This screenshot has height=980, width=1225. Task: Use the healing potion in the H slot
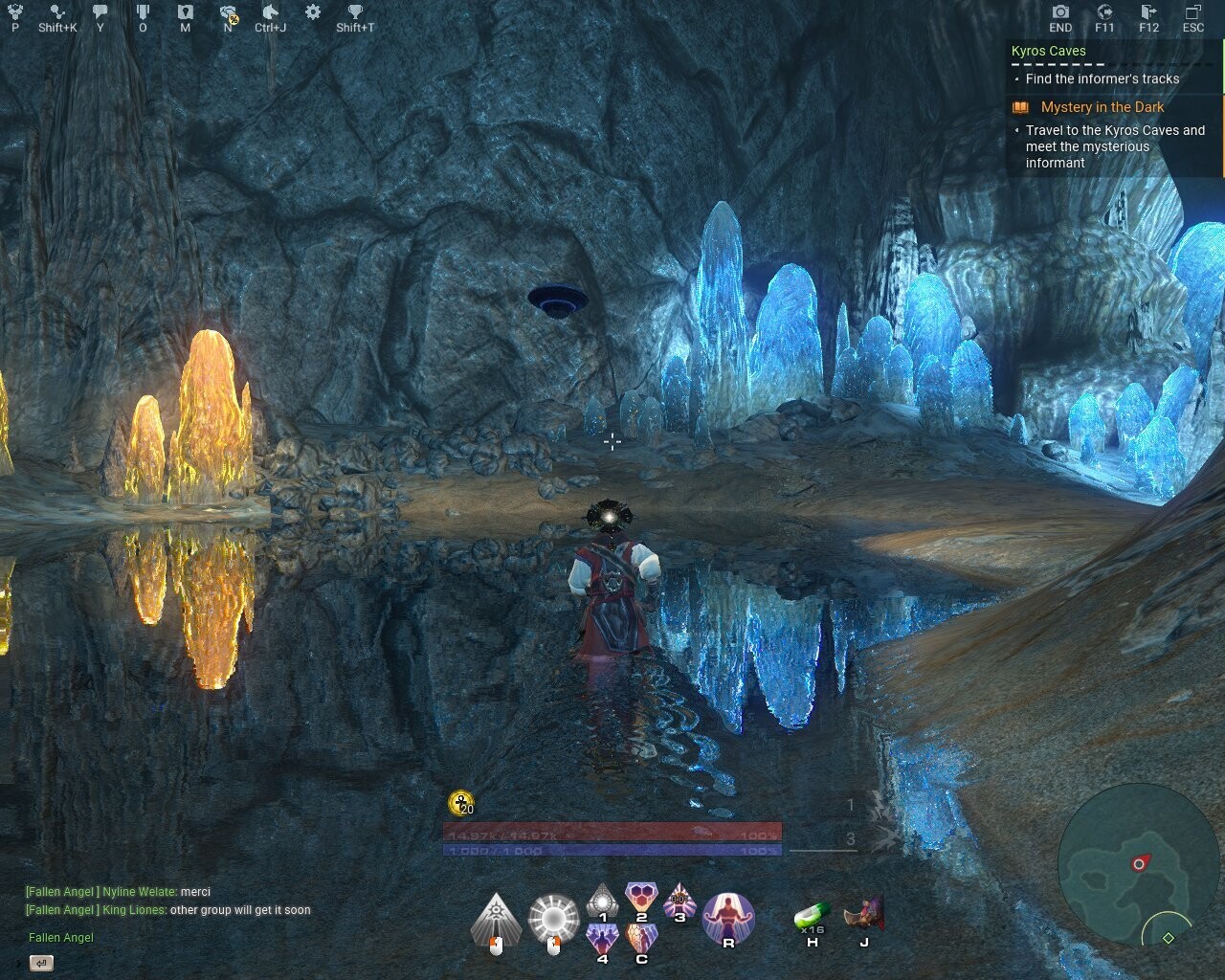click(810, 917)
